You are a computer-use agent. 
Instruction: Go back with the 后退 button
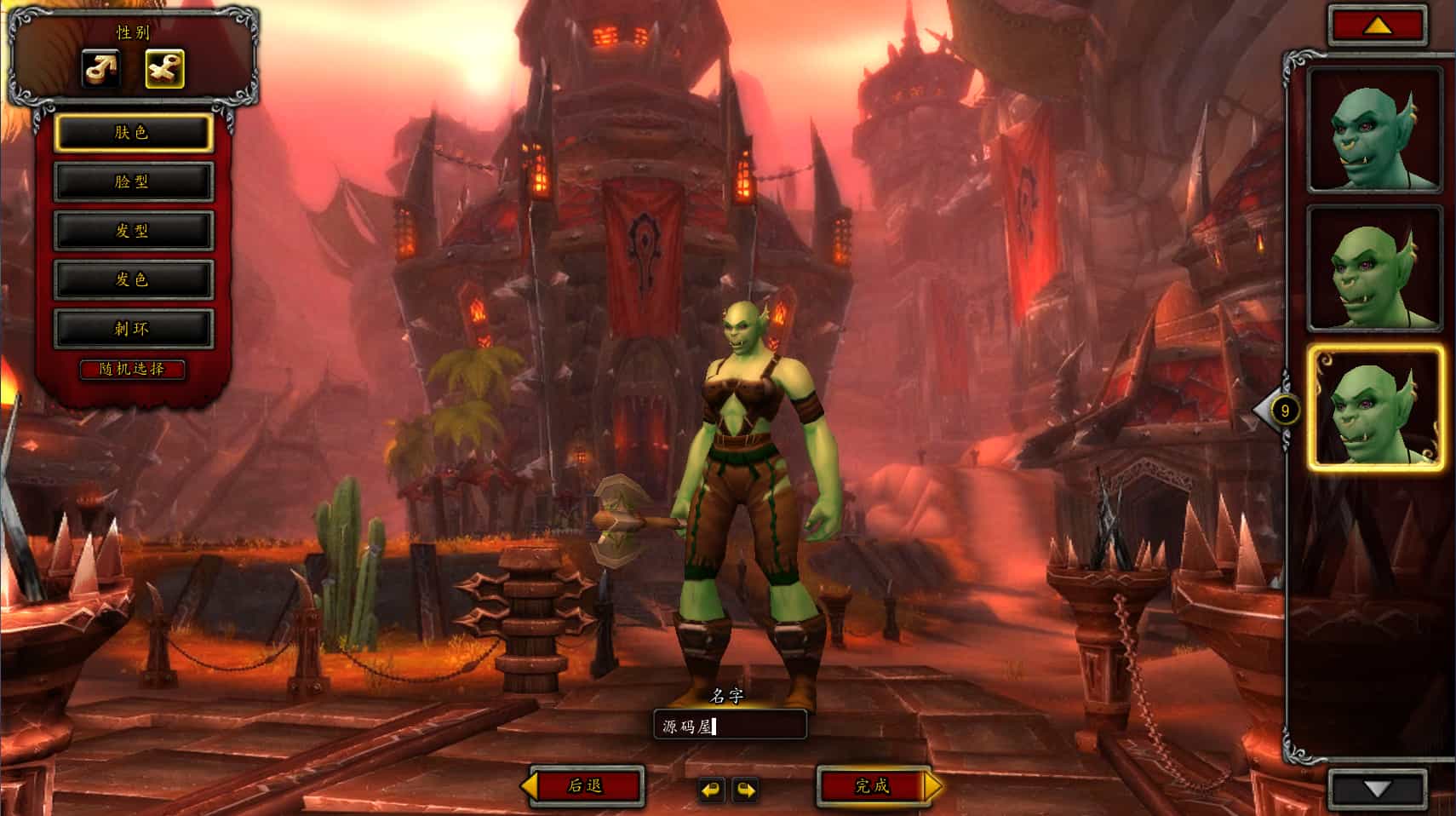[x=586, y=785]
